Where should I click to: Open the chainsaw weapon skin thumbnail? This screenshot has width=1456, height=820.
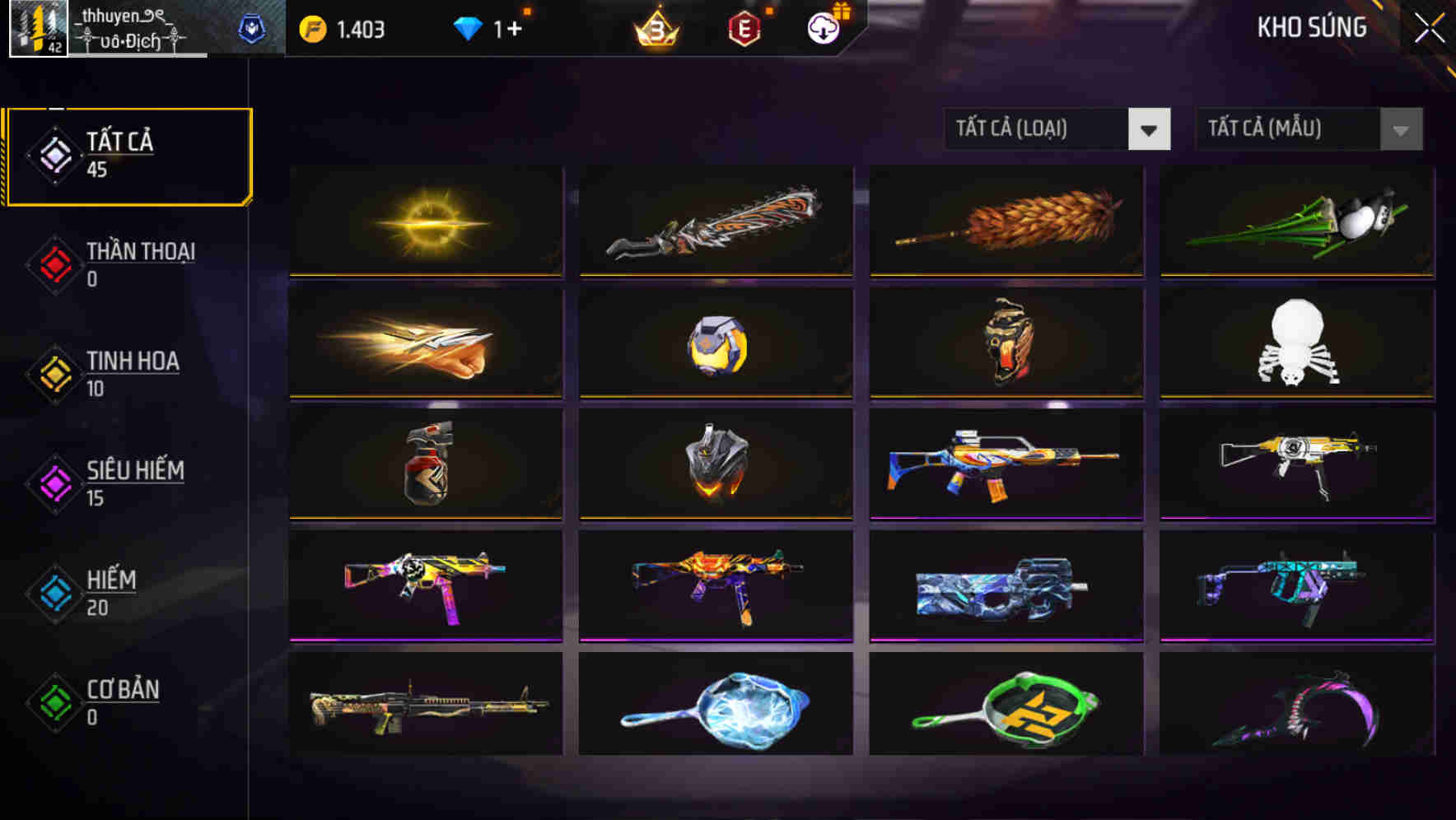coord(716,221)
